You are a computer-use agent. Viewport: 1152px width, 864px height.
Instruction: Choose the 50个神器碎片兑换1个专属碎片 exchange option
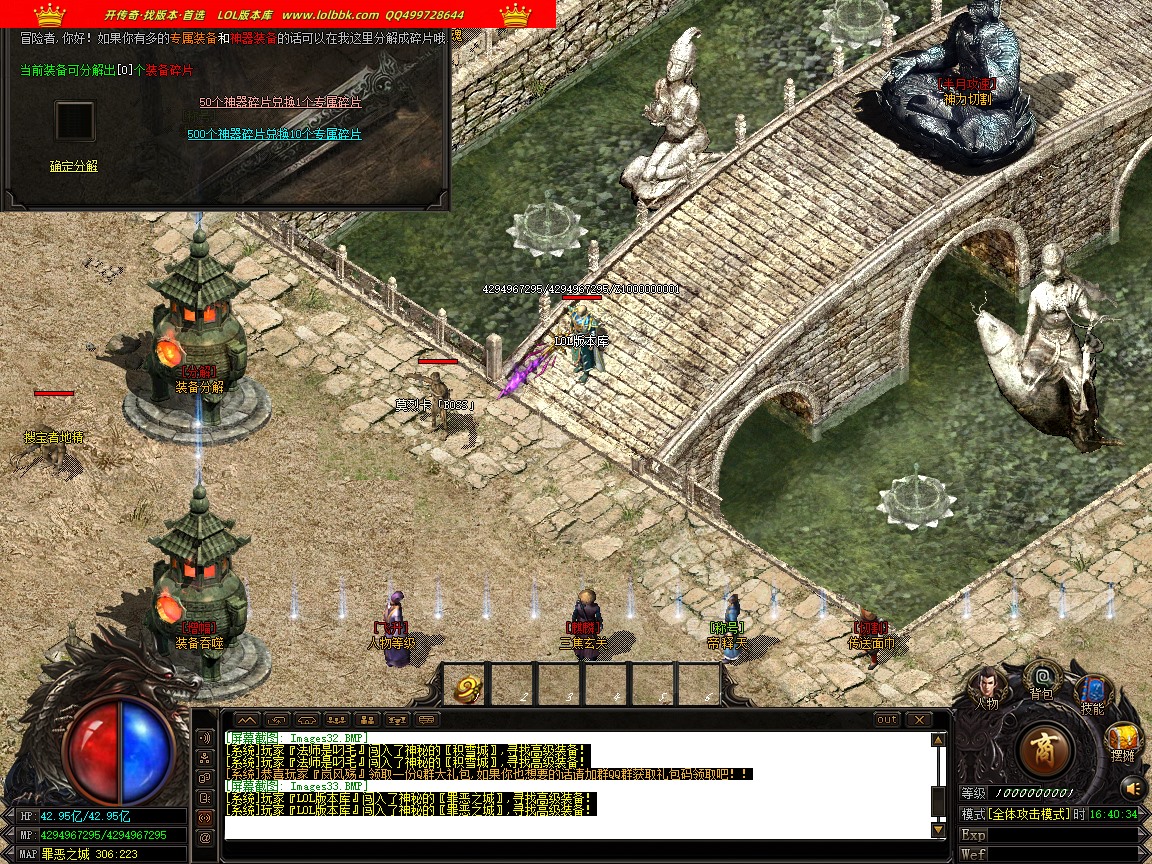click(280, 102)
